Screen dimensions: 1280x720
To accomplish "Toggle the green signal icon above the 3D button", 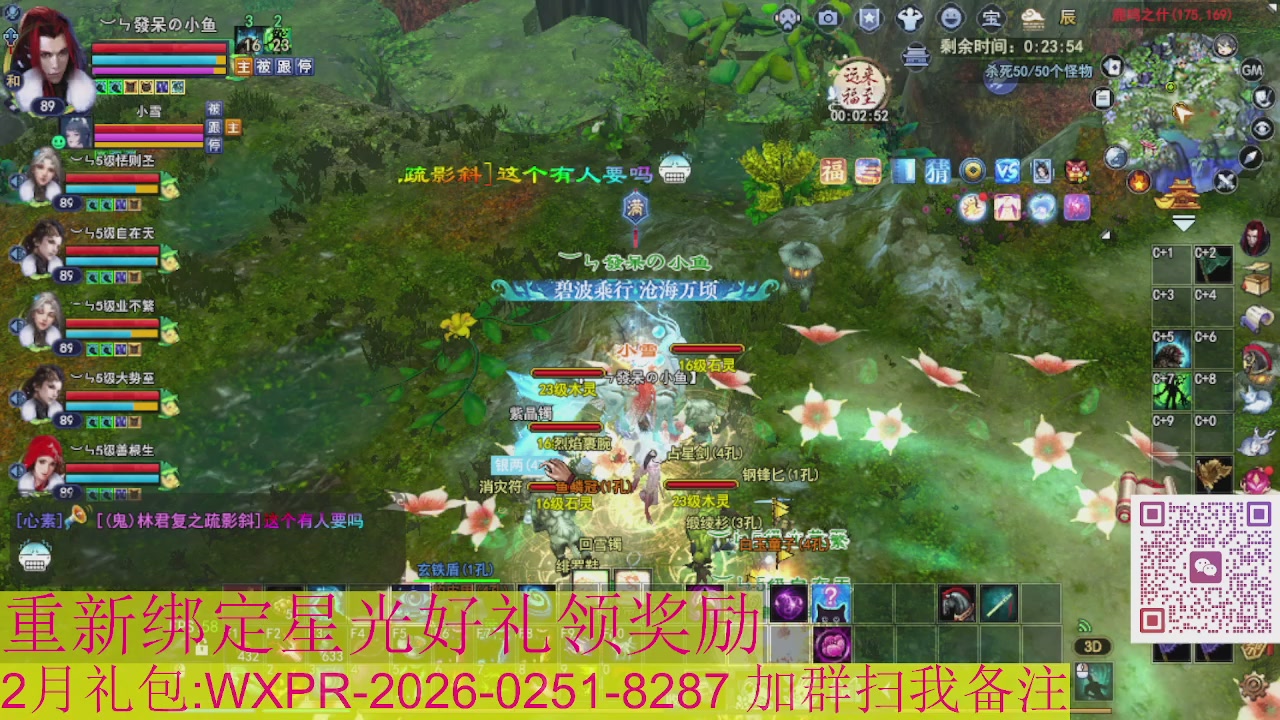I will click(x=1084, y=622).
